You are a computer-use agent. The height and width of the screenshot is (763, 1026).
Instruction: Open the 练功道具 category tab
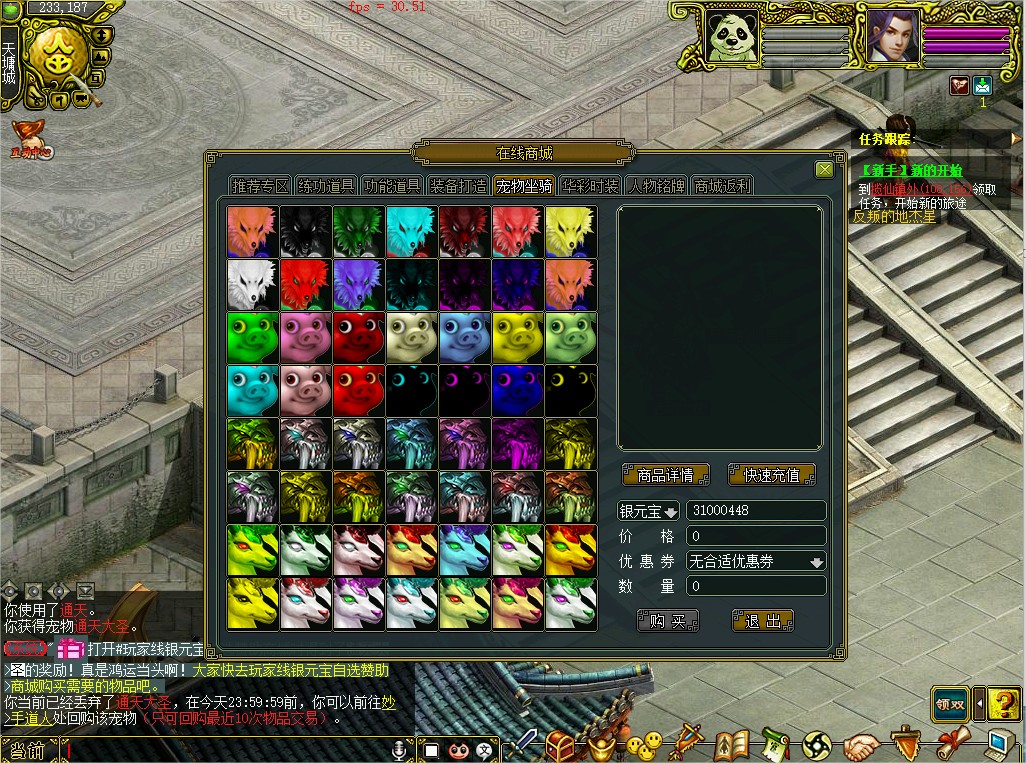(326, 186)
